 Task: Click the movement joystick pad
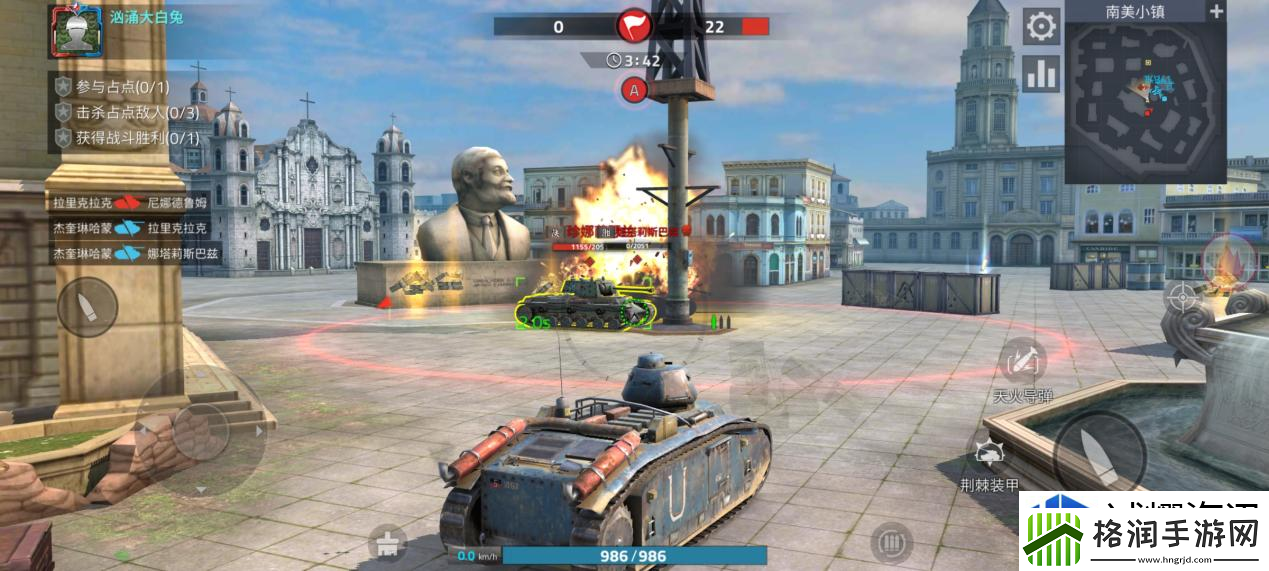tap(200, 431)
